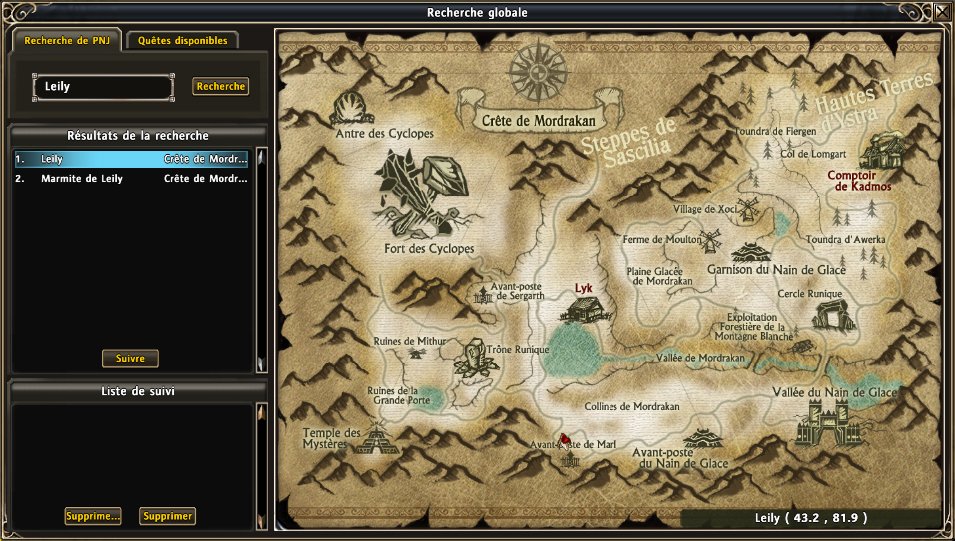Click the Recherche button
This screenshot has height=541, width=955.
(220, 87)
